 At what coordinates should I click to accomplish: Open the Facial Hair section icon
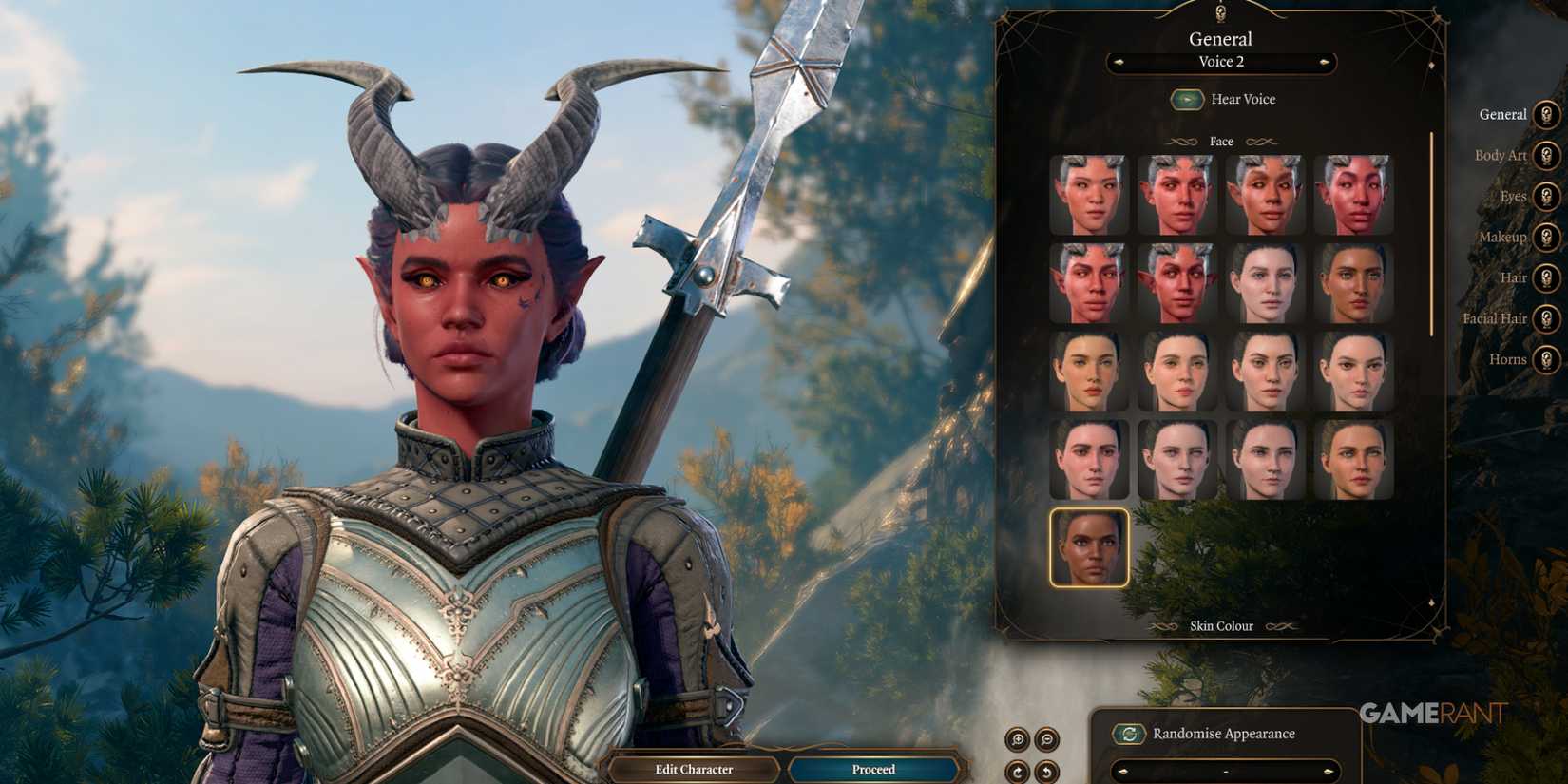tap(1546, 318)
